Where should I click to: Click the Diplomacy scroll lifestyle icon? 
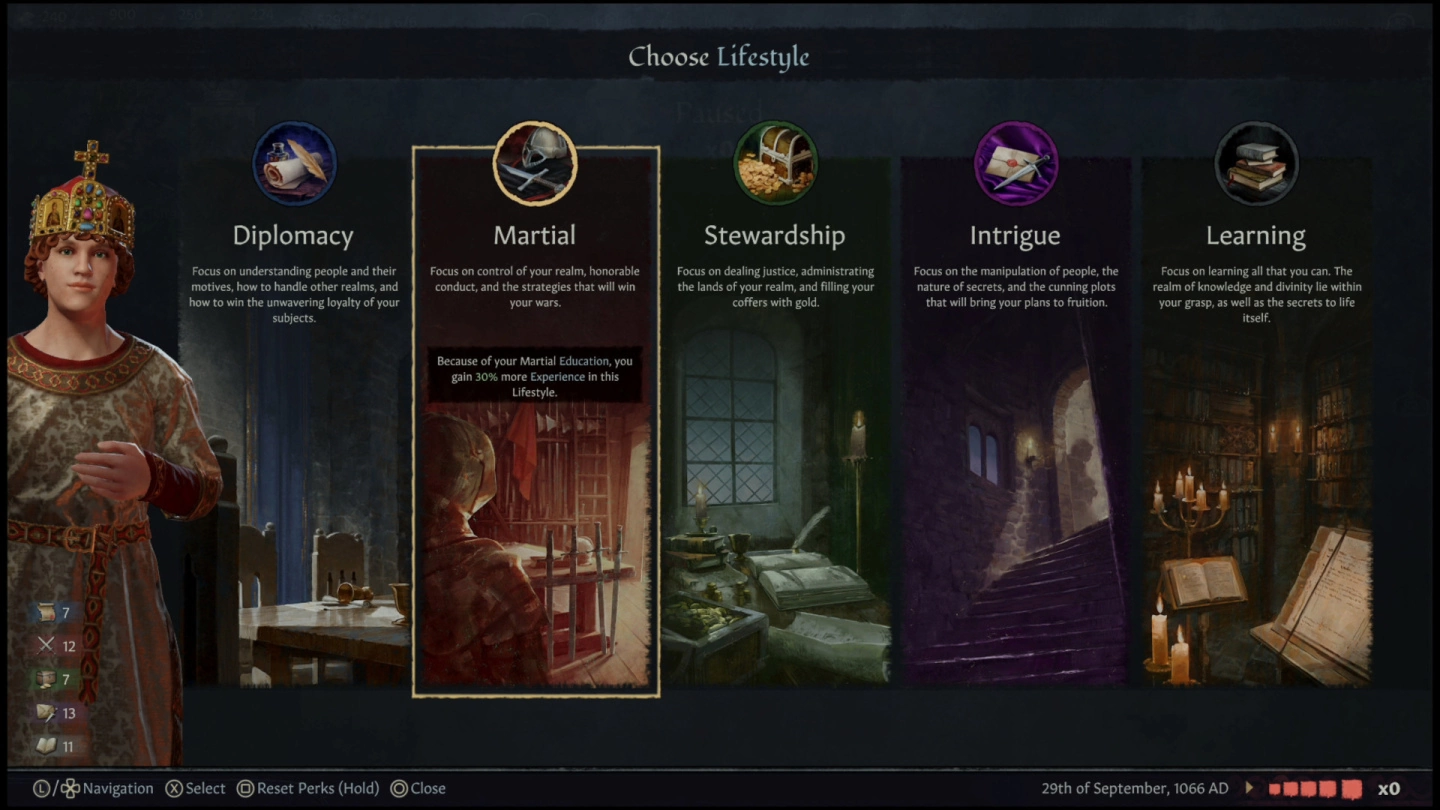294,164
